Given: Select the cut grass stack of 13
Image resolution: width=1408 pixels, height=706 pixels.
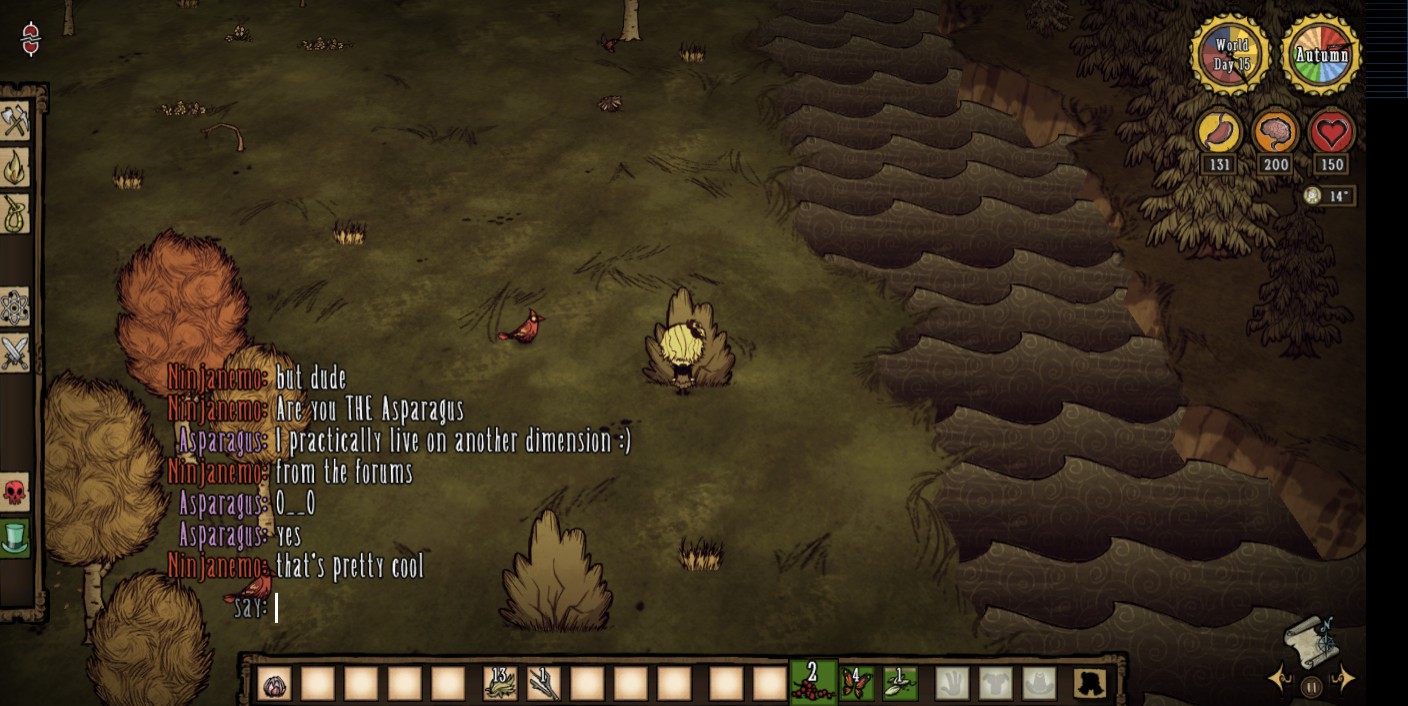Looking at the screenshot, I should pyautogui.click(x=500, y=684).
